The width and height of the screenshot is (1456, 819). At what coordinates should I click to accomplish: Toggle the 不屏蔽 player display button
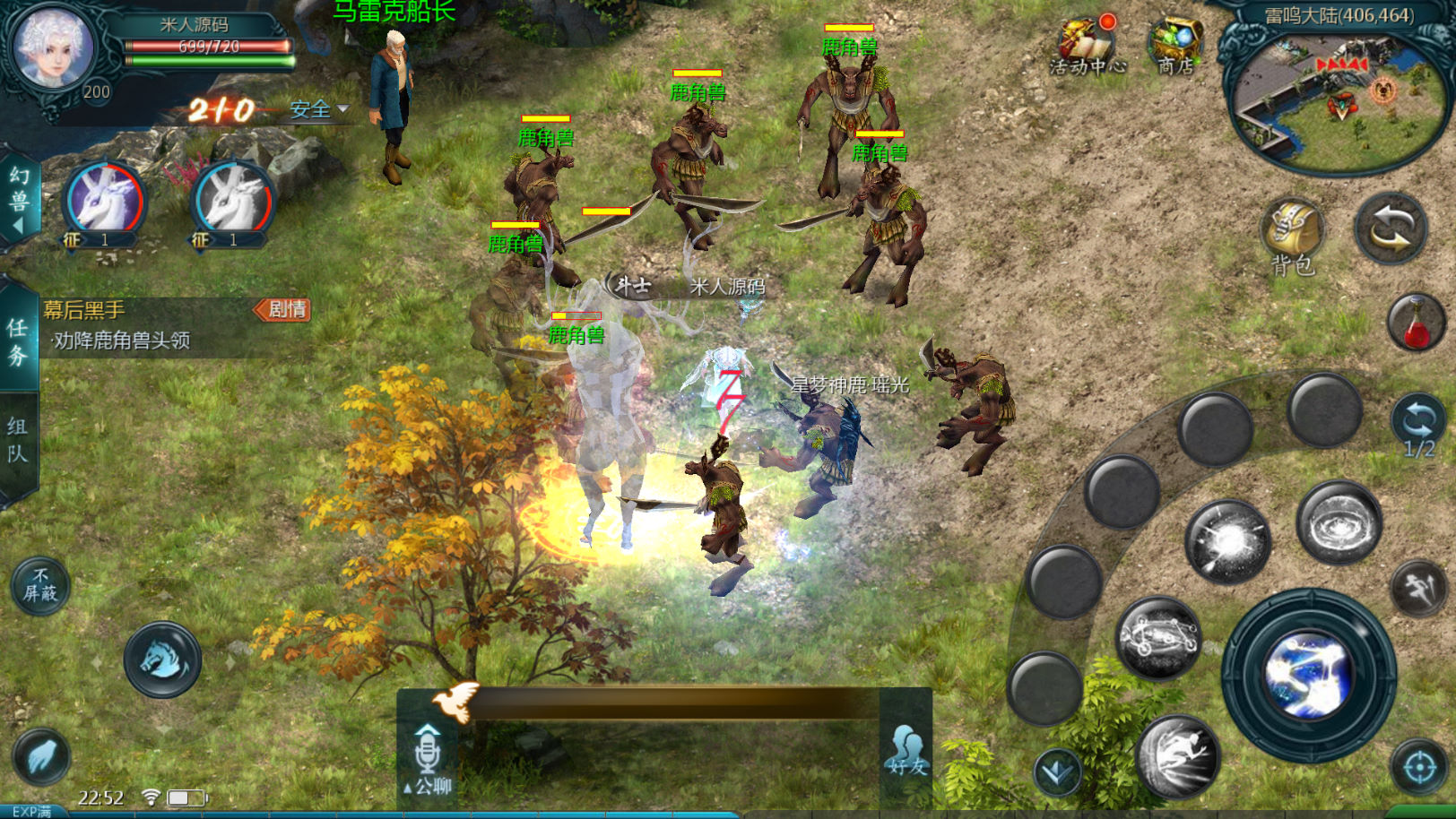[x=40, y=584]
